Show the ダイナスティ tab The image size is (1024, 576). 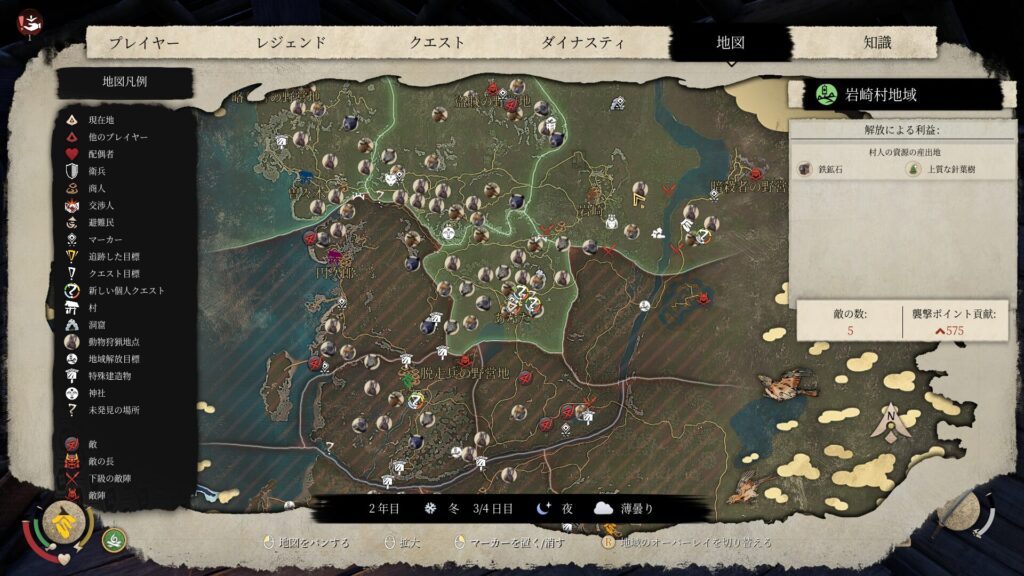pos(583,43)
